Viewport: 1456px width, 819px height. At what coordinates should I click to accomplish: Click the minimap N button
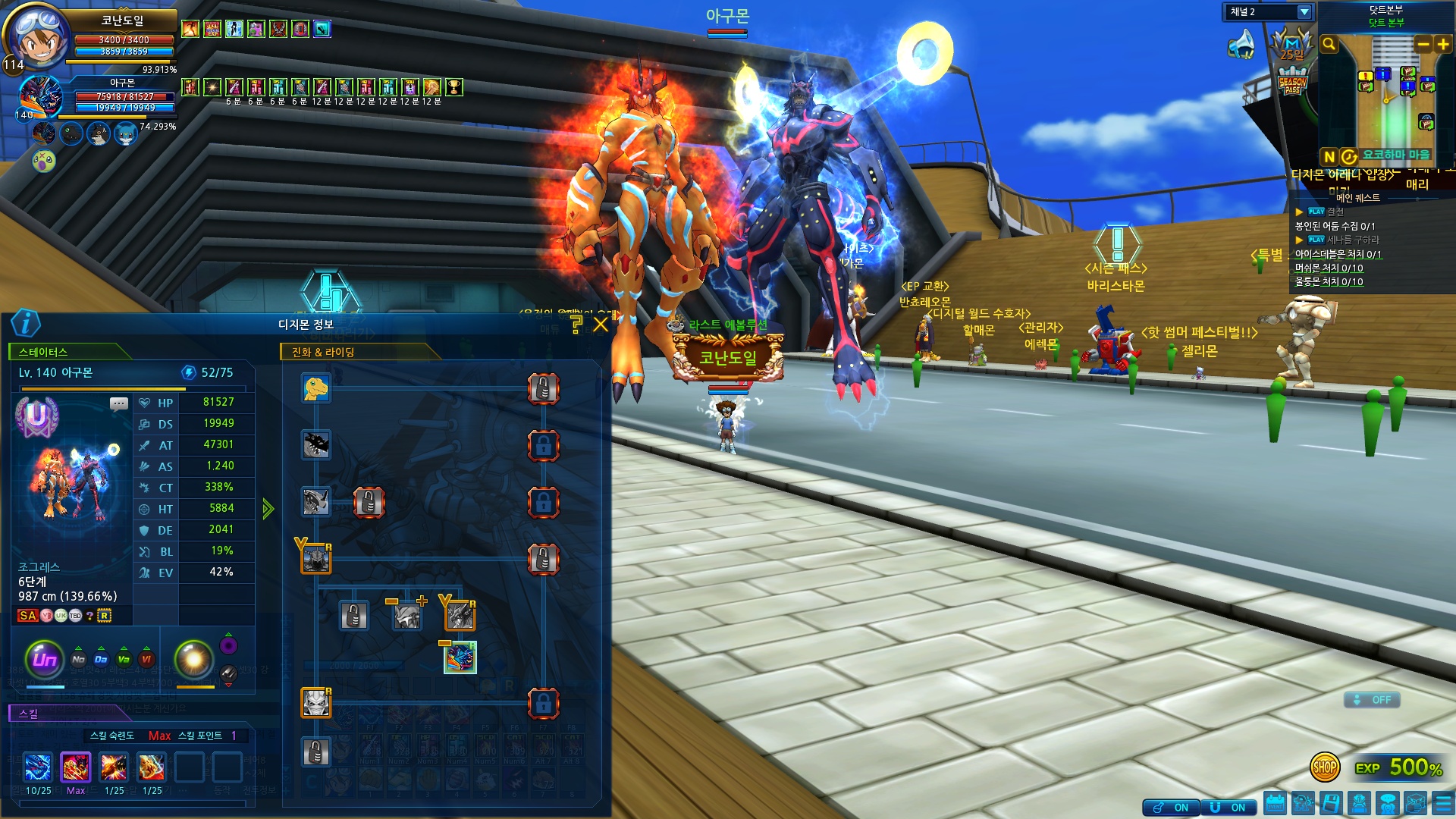click(1329, 156)
